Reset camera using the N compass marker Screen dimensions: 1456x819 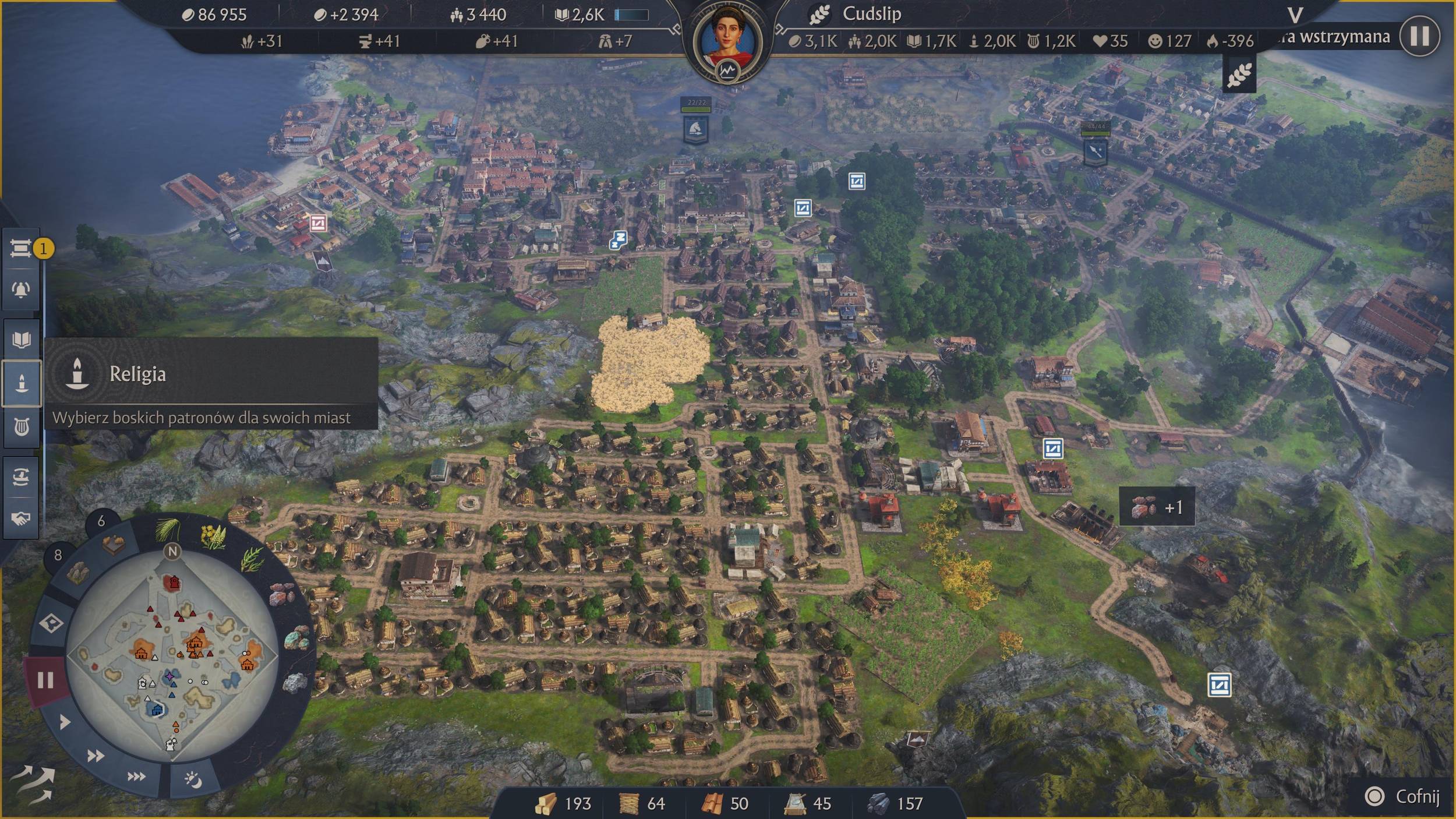click(172, 551)
